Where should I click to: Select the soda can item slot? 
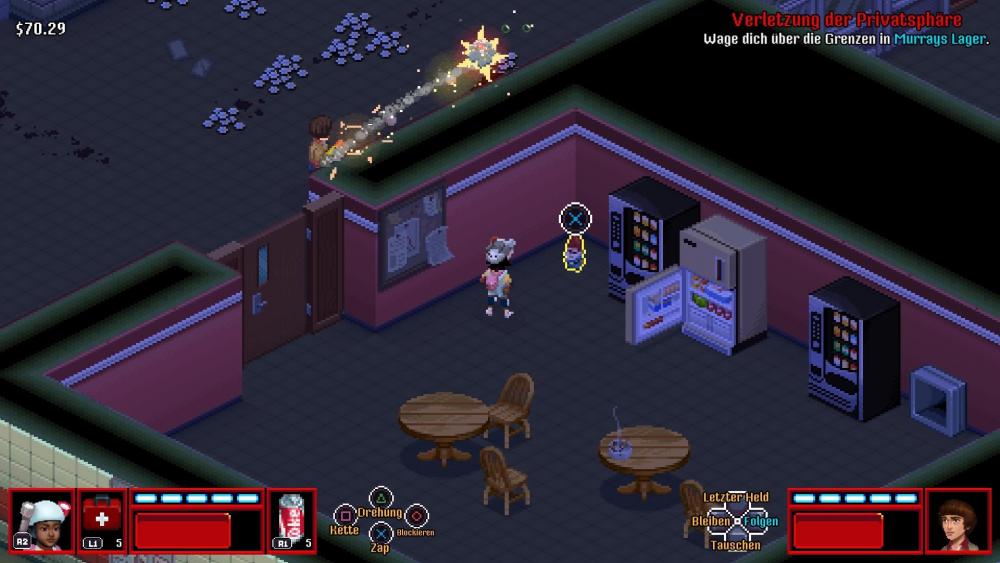(292, 520)
